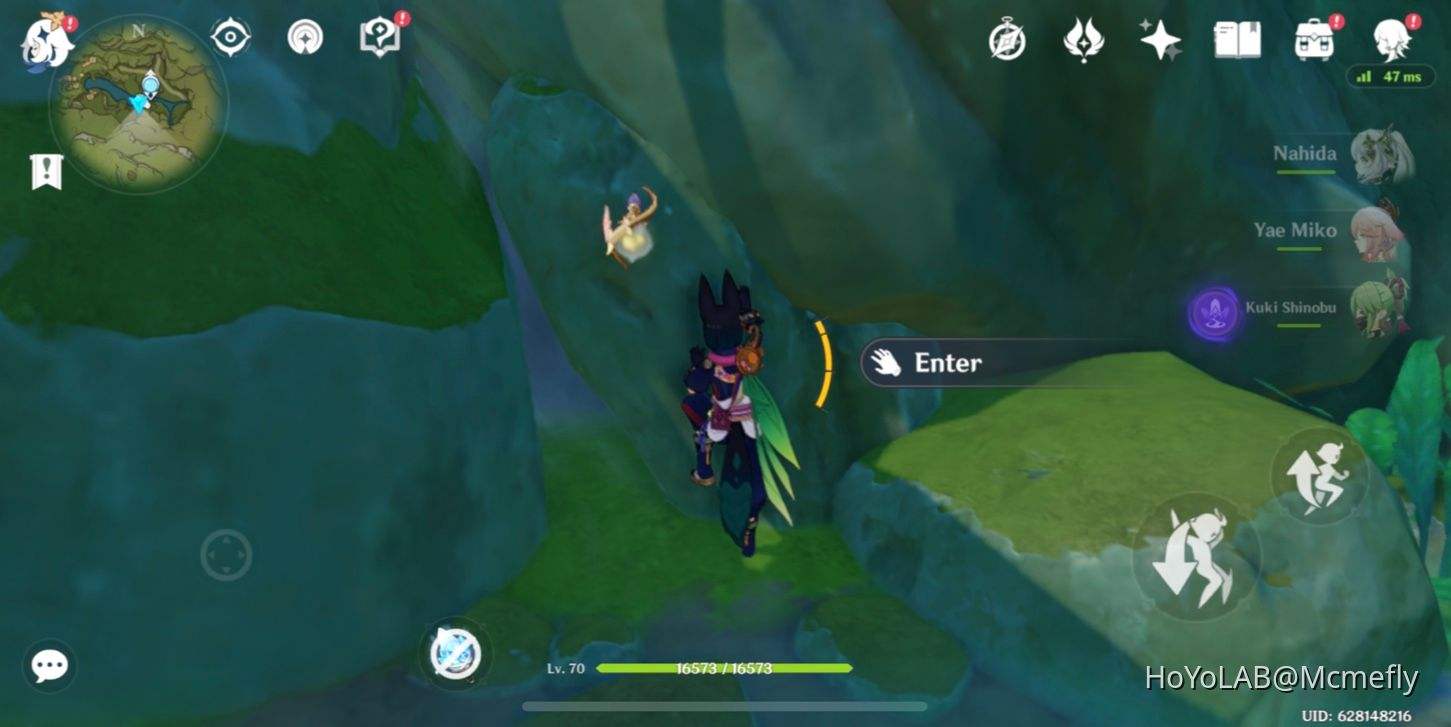This screenshot has width=1451, height=727.
Task: Open the Paimon menu
Action: [x=44, y=37]
